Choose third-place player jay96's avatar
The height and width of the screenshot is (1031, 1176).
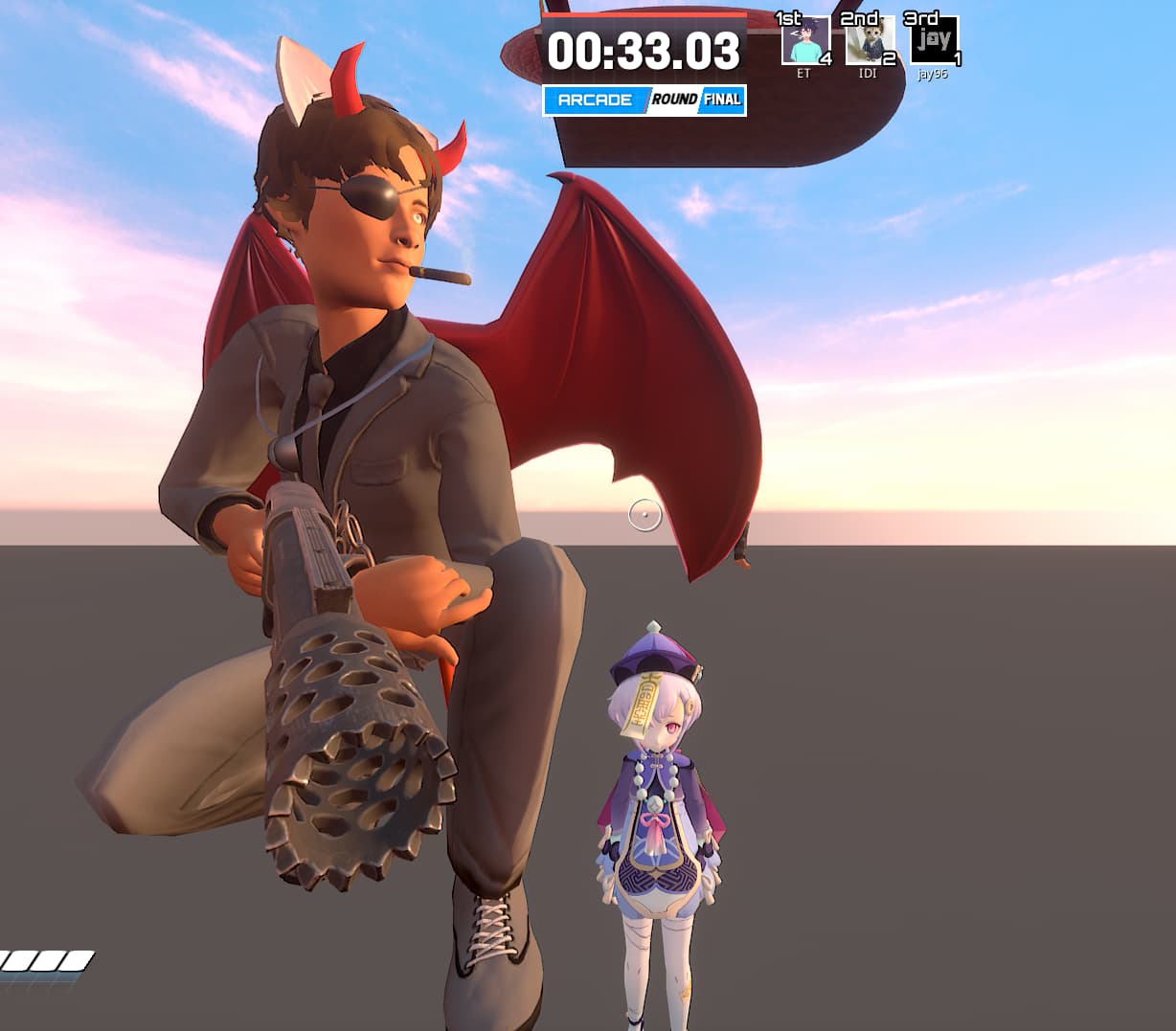click(x=933, y=42)
